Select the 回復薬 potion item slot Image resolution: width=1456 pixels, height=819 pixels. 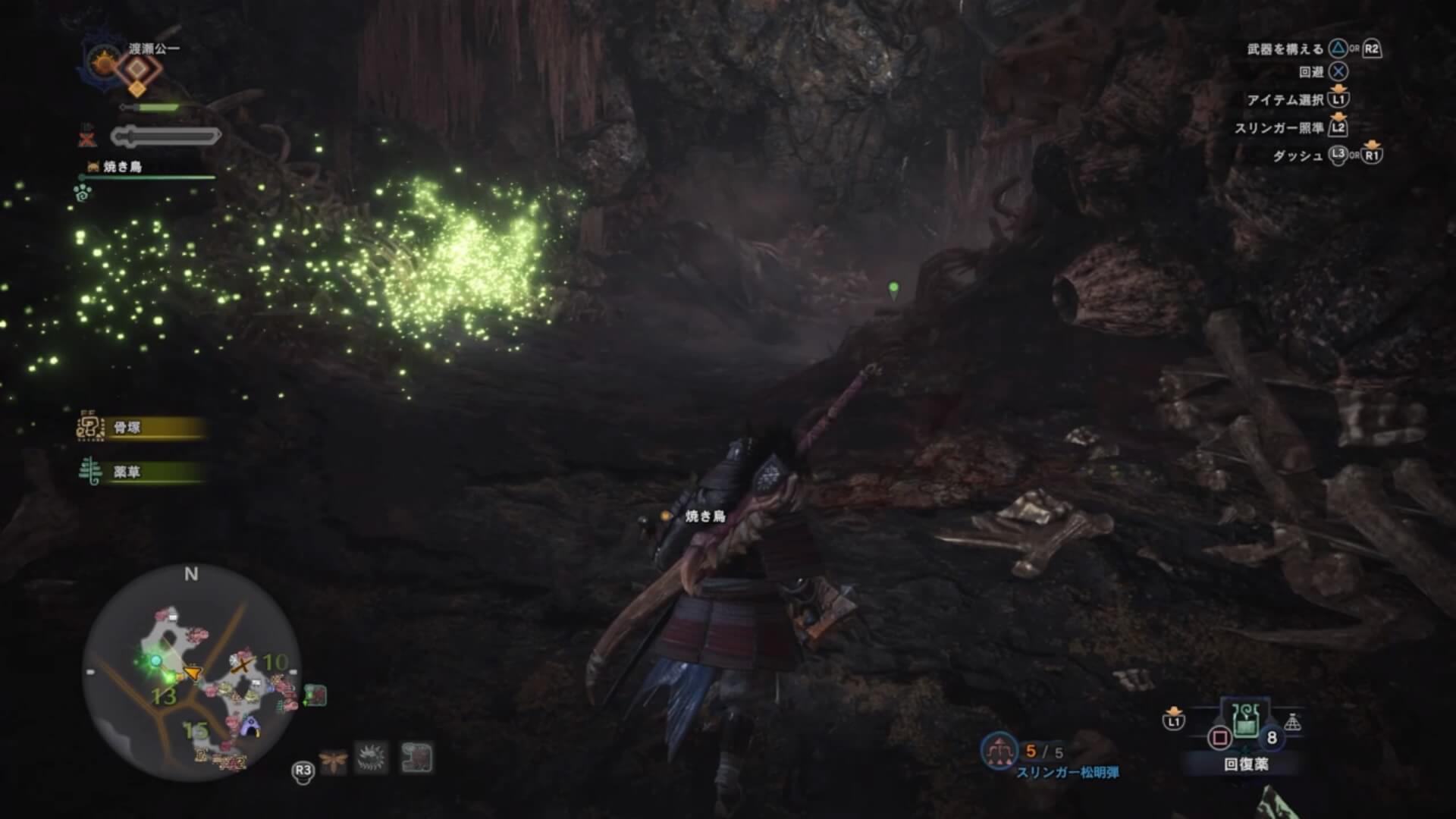pos(1245,723)
